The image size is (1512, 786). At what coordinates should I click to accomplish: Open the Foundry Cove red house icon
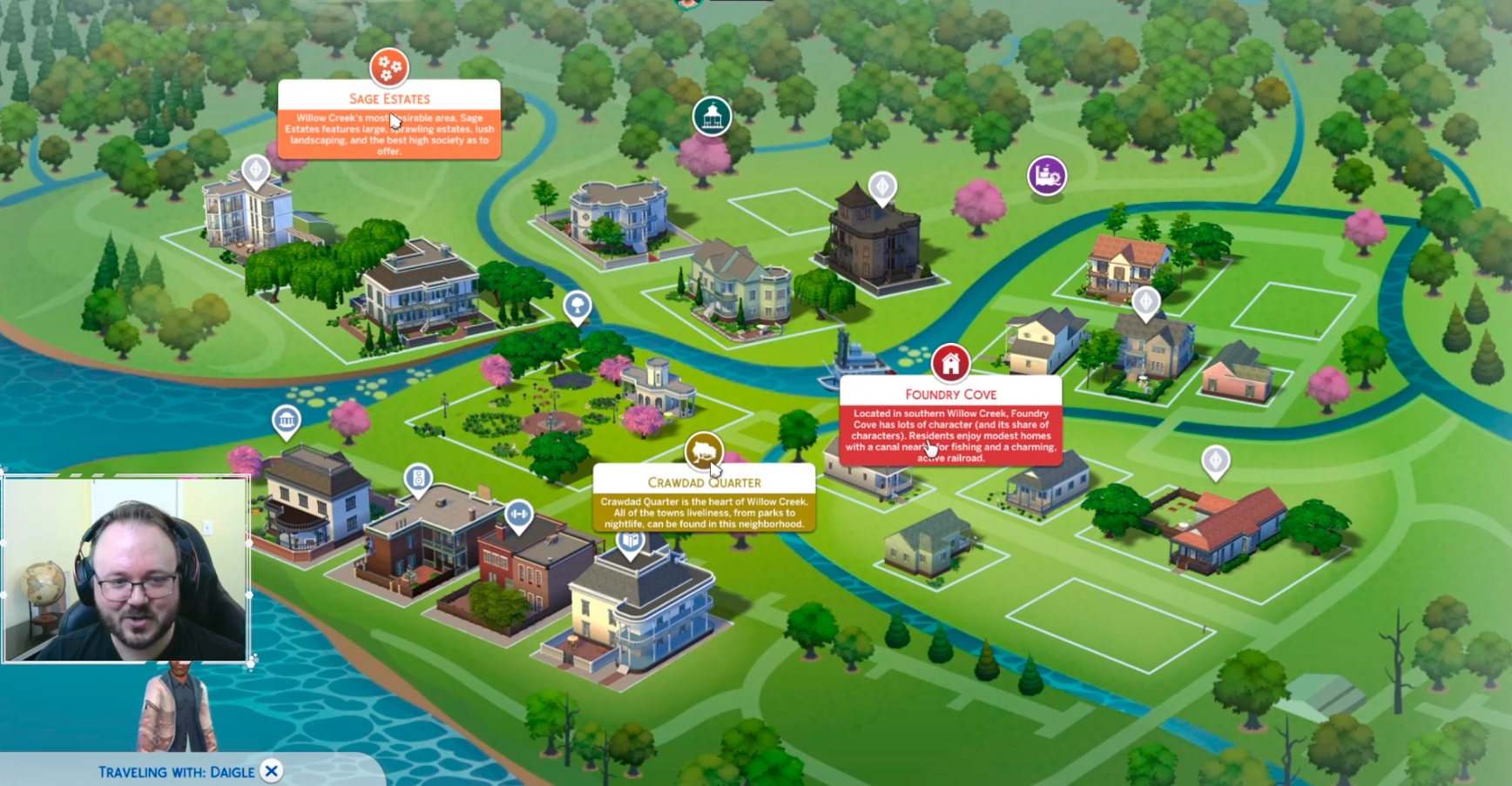[x=950, y=361]
